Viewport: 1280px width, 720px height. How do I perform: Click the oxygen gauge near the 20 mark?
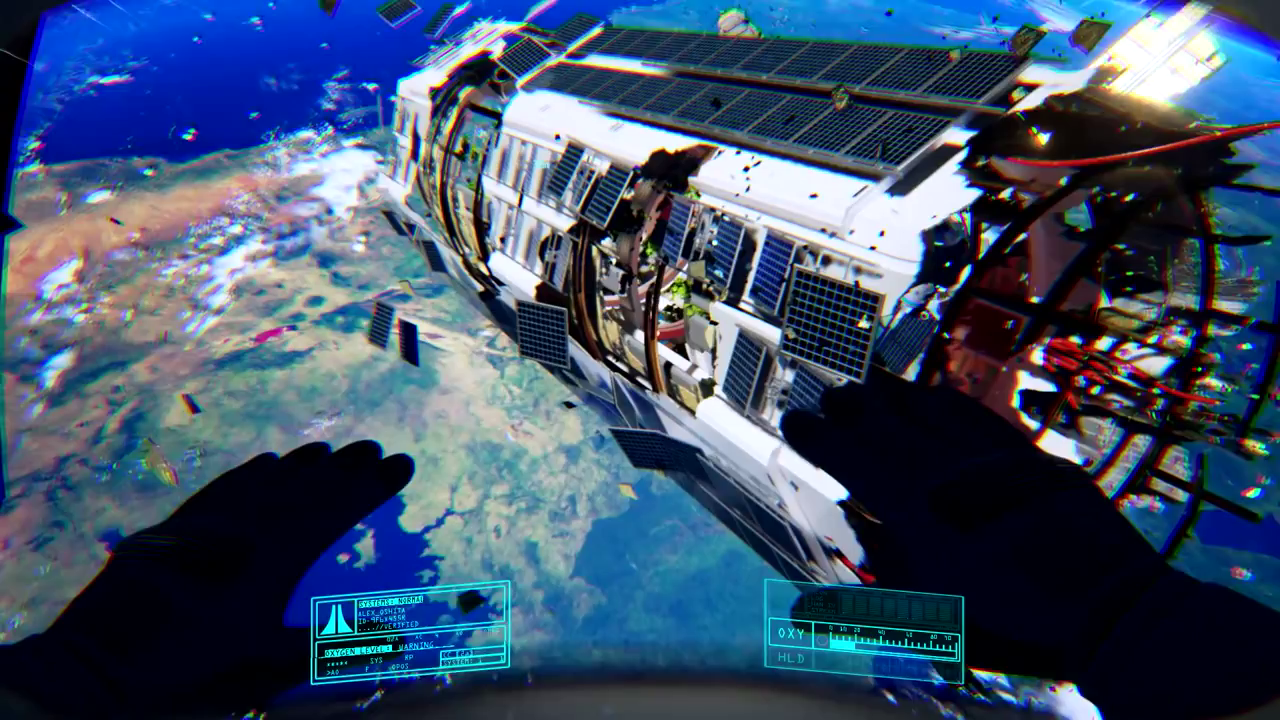pos(857,637)
